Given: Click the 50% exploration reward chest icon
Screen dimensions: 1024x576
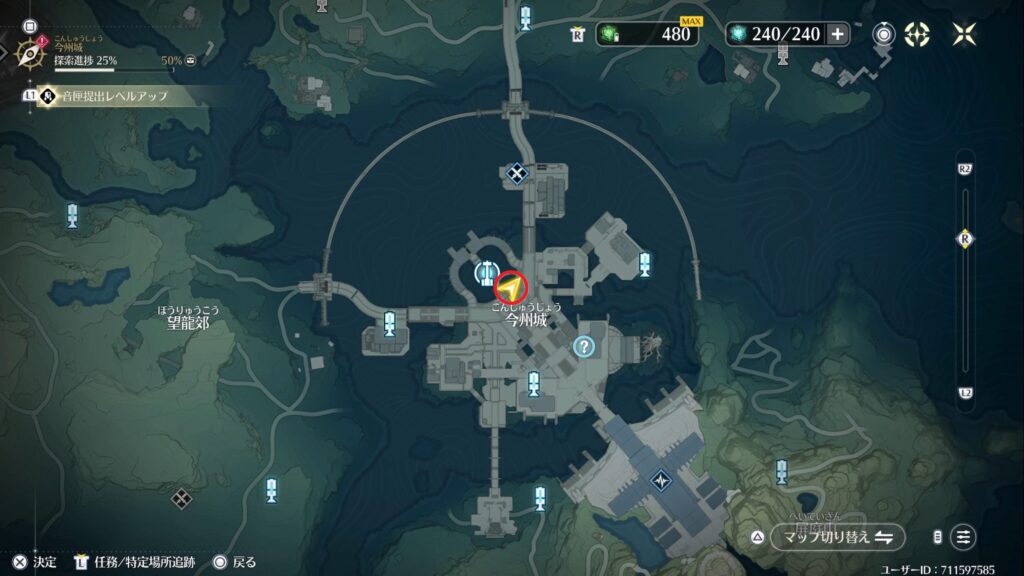Looking at the screenshot, I should [190, 61].
